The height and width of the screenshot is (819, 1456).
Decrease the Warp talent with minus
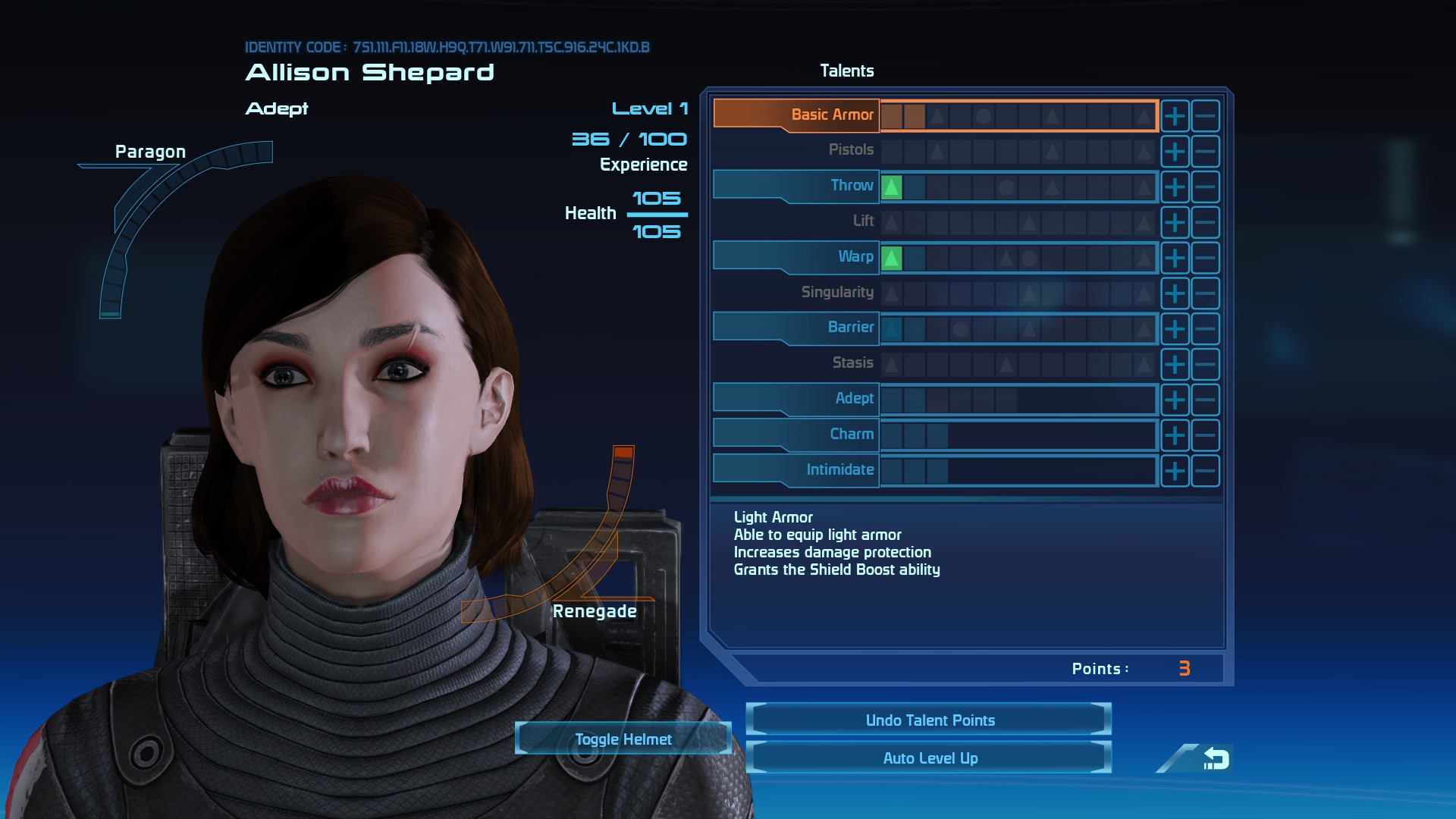click(x=1205, y=258)
